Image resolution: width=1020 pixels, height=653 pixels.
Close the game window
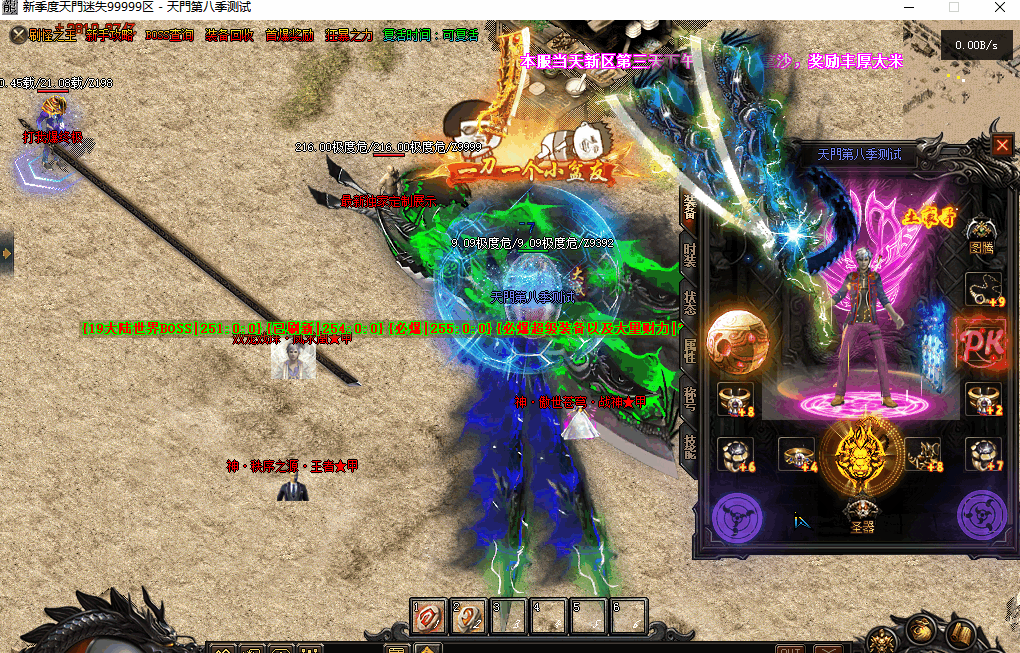point(999,7)
